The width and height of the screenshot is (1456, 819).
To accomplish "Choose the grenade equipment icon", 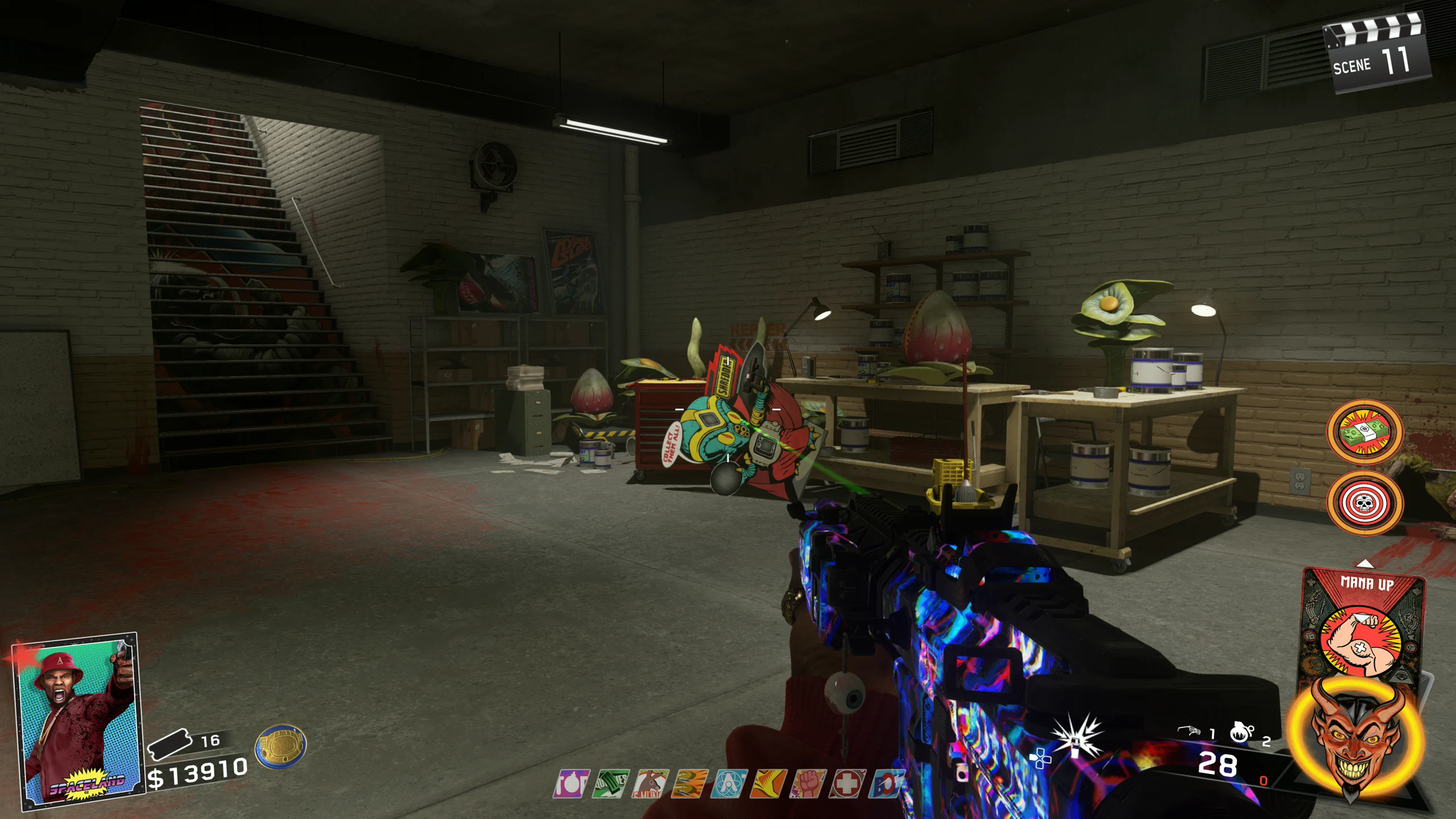I will coord(1240,731).
